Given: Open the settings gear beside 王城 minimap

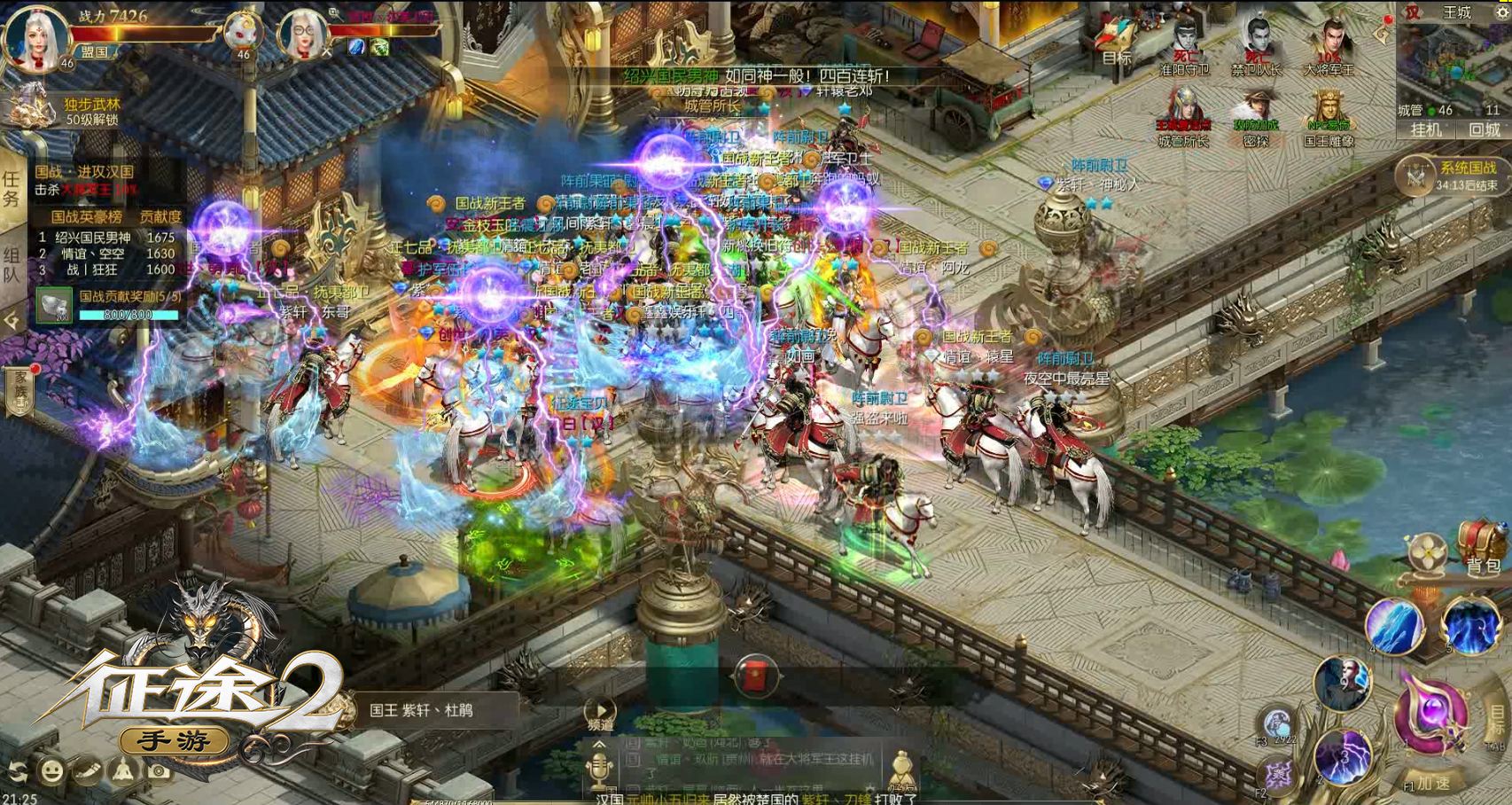Looking at the screenshot, I should point(1501,12).
